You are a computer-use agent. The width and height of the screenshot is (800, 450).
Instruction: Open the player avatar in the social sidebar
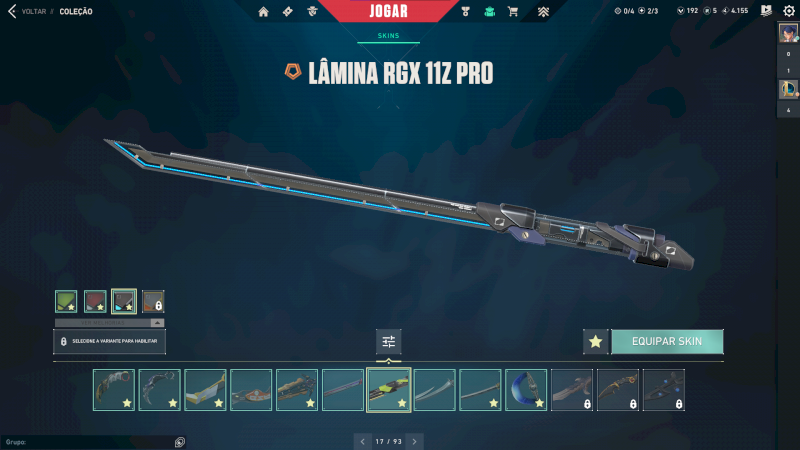(787, 33)
